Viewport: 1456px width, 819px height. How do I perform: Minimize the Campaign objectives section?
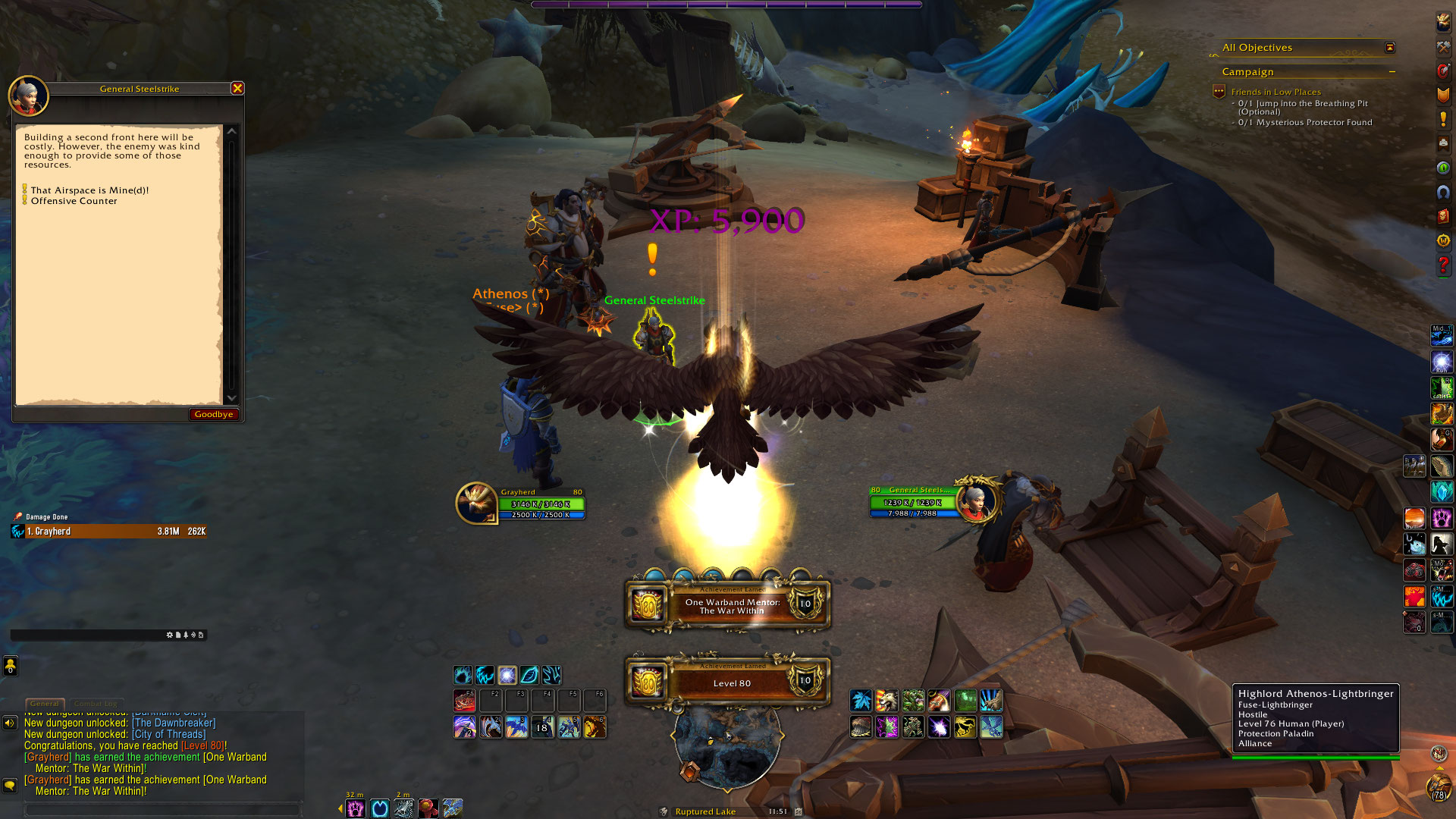click(x=1392, y=72)
